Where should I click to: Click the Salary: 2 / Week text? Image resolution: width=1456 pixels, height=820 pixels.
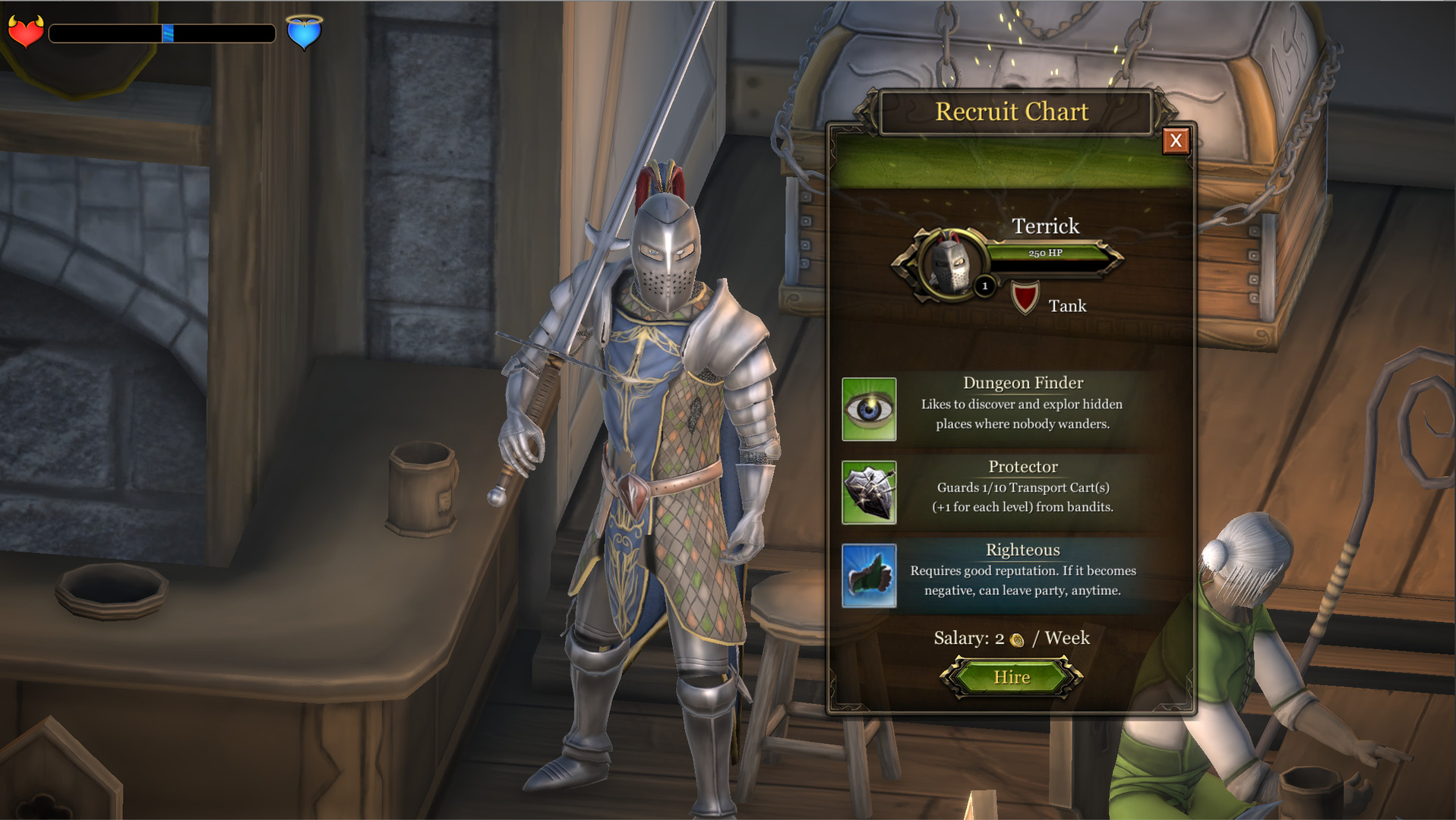1012,639
